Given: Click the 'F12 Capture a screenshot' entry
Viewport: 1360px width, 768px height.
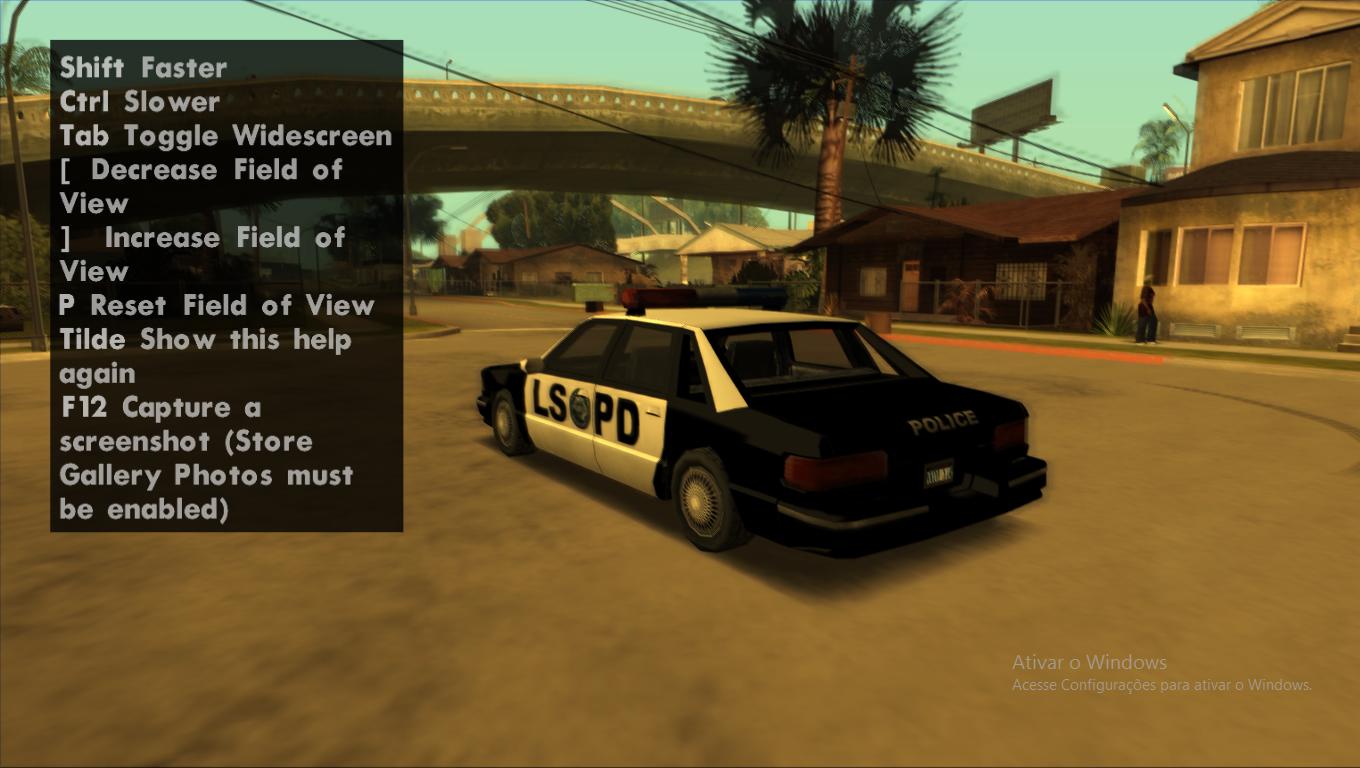Looking at the screenshot, I should click(x=160, y=407).
